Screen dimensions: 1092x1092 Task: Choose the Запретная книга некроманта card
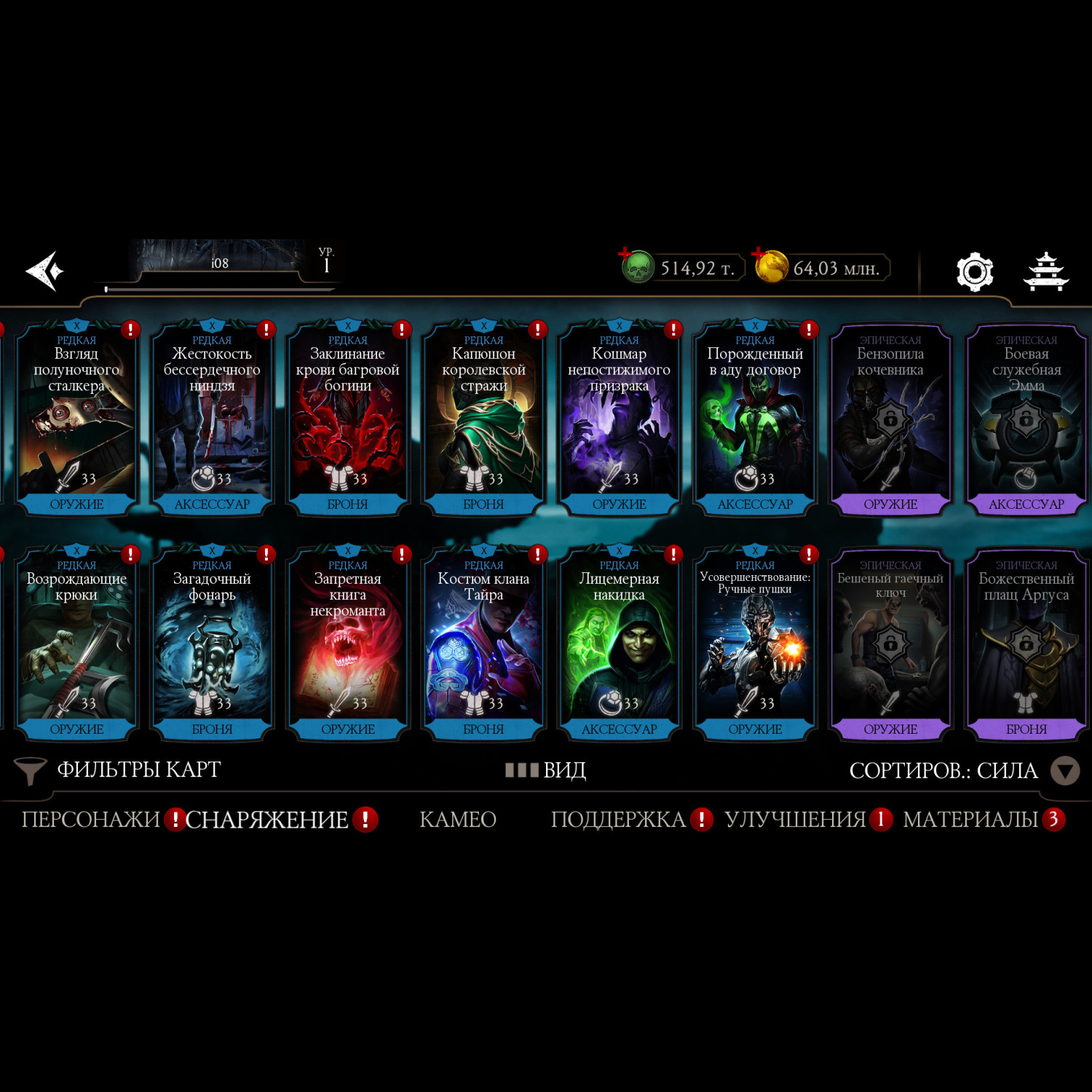pos(348,644)
